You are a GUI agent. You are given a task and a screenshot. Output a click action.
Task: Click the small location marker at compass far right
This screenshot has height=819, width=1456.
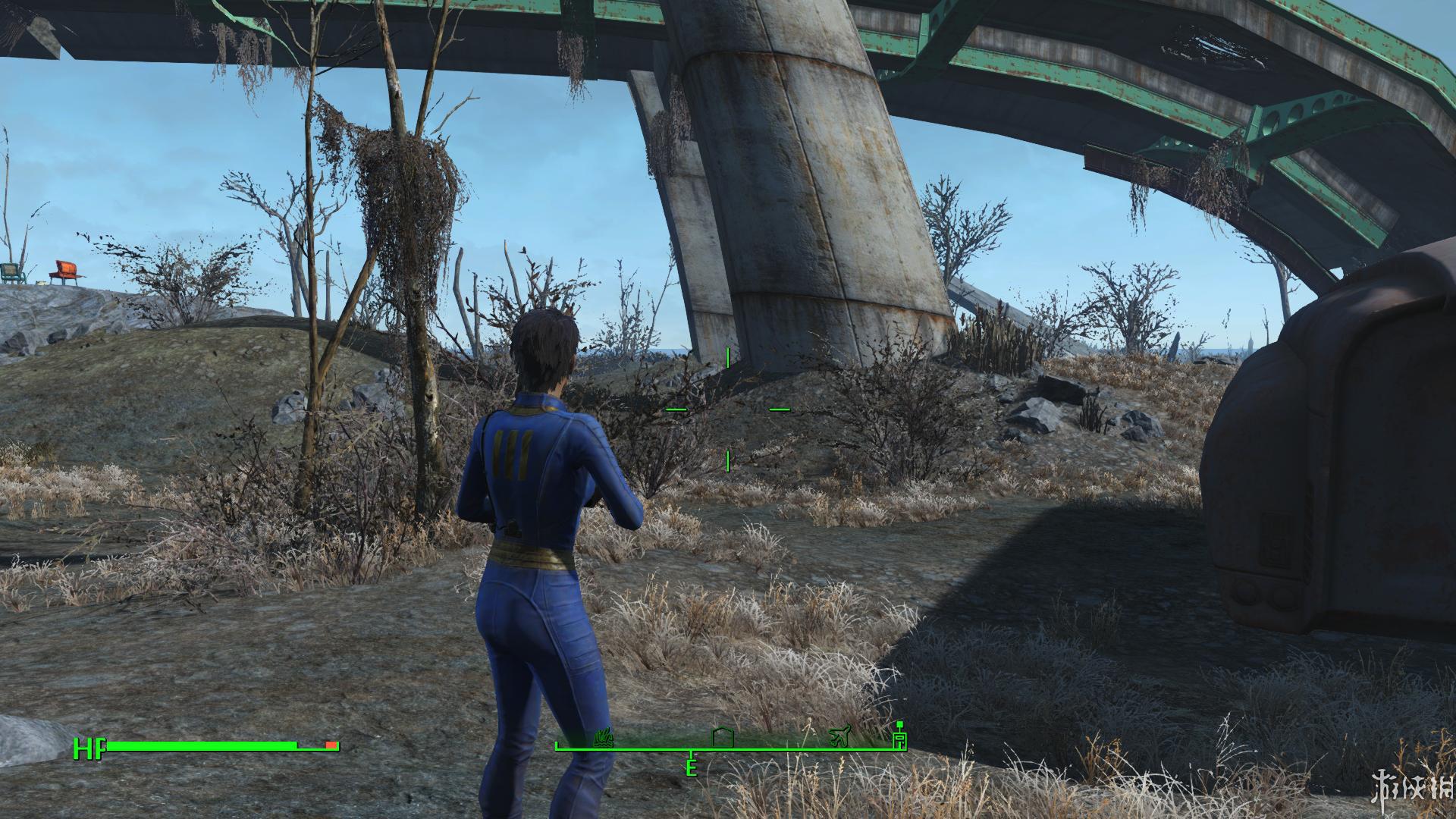899,741
